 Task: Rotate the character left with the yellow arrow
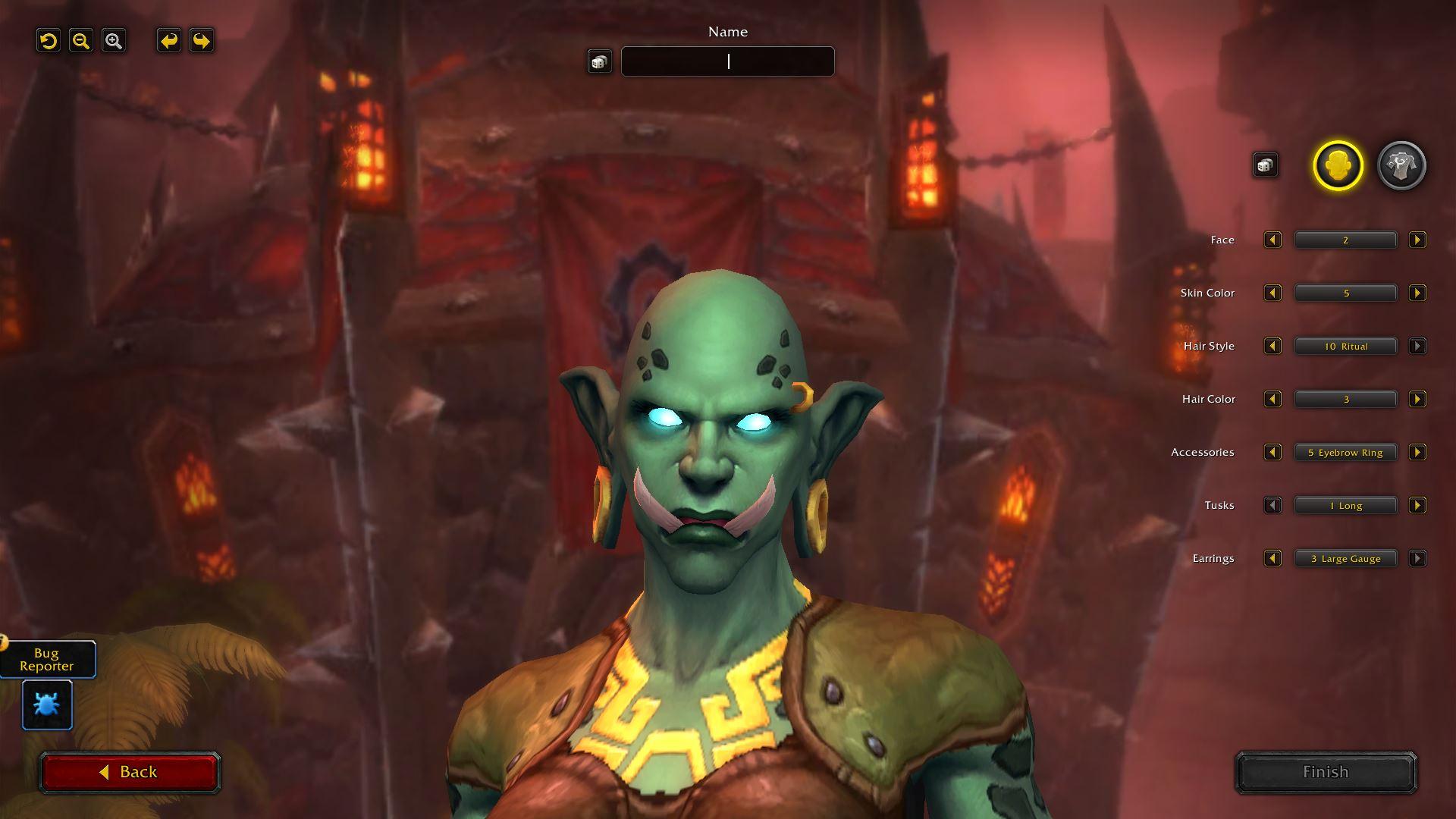[168, 40]
